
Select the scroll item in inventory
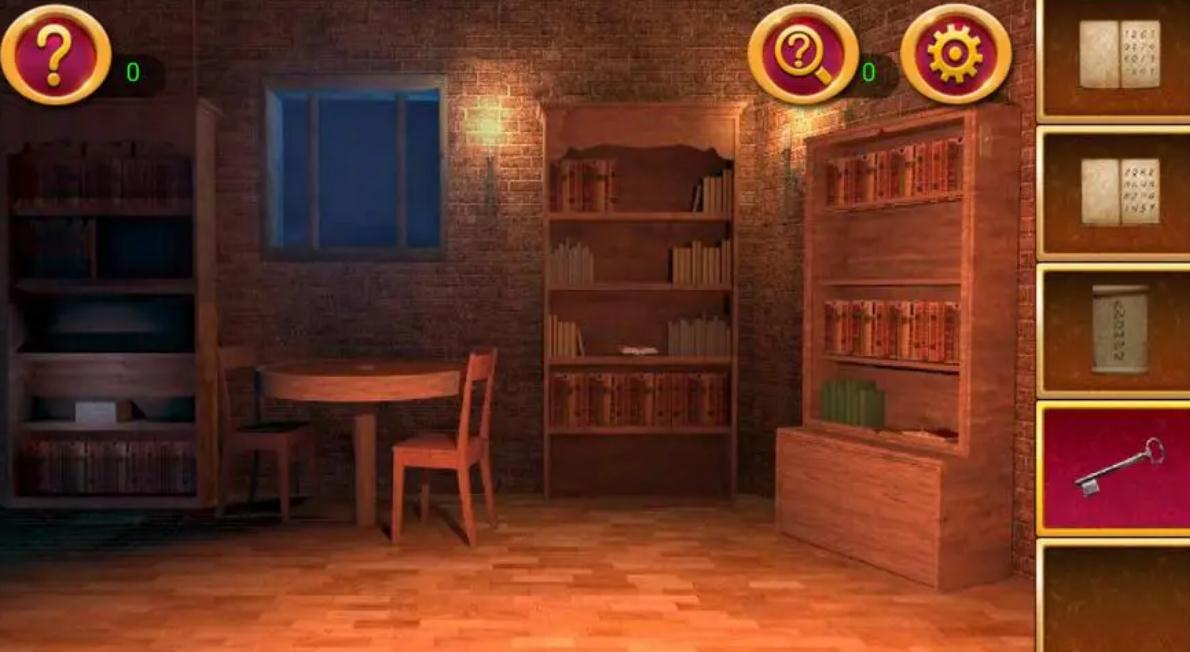click(1119, 329)
